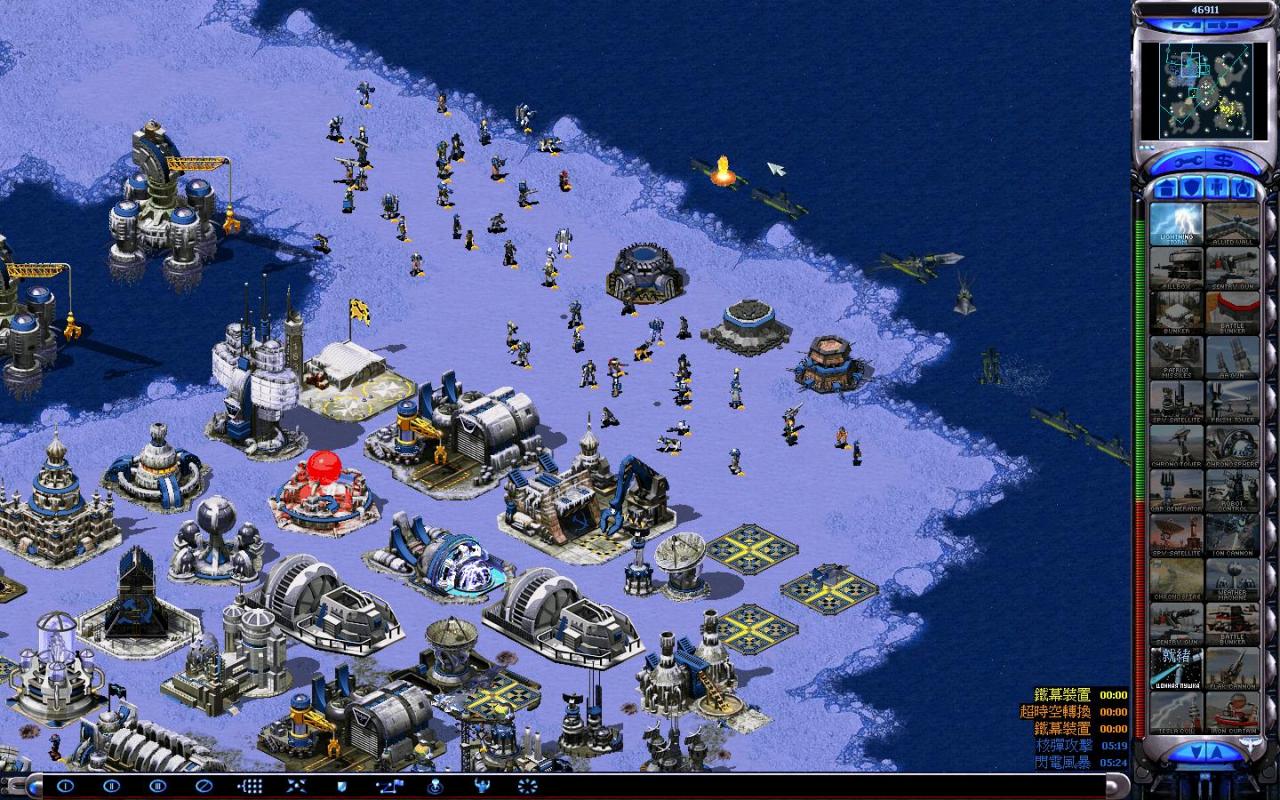Click the radar minimap
Viewport: 1280px width, 800px height.
click(1205, 90)
